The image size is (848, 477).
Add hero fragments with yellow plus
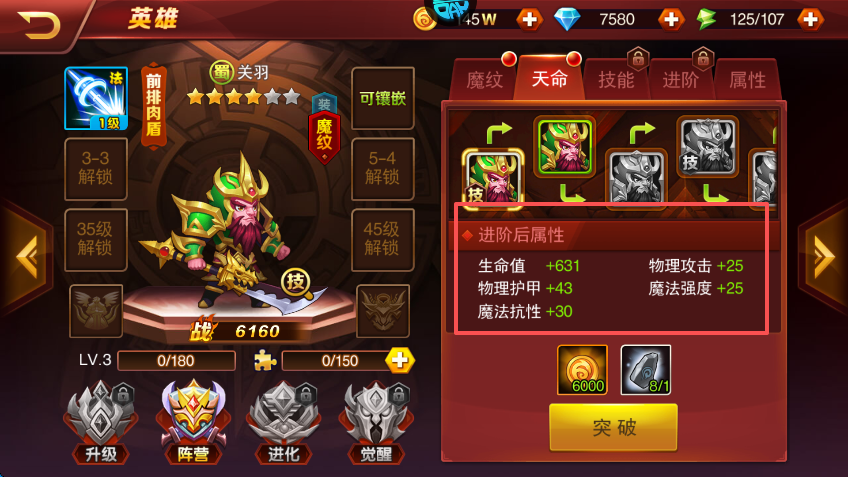click(x=400, y=360)
